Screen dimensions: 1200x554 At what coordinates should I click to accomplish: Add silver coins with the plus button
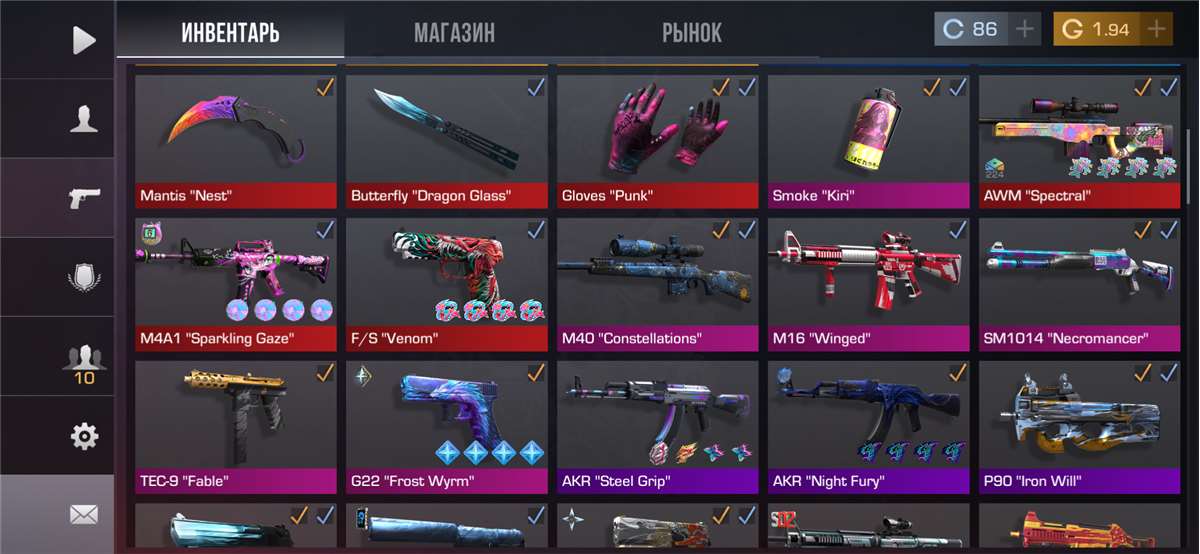[x=1025, y=29]
